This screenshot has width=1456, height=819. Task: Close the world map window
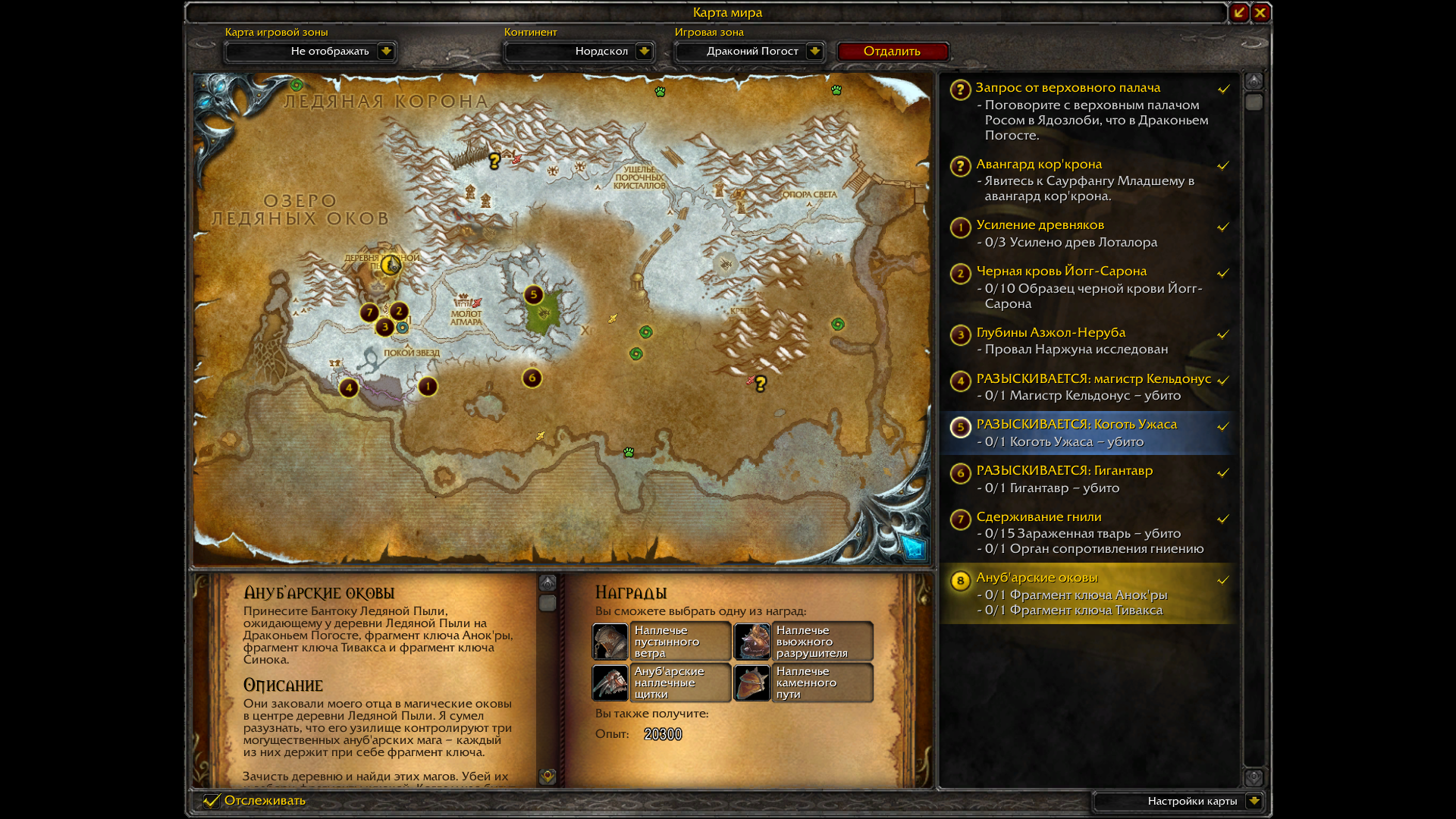point(1260,13)
